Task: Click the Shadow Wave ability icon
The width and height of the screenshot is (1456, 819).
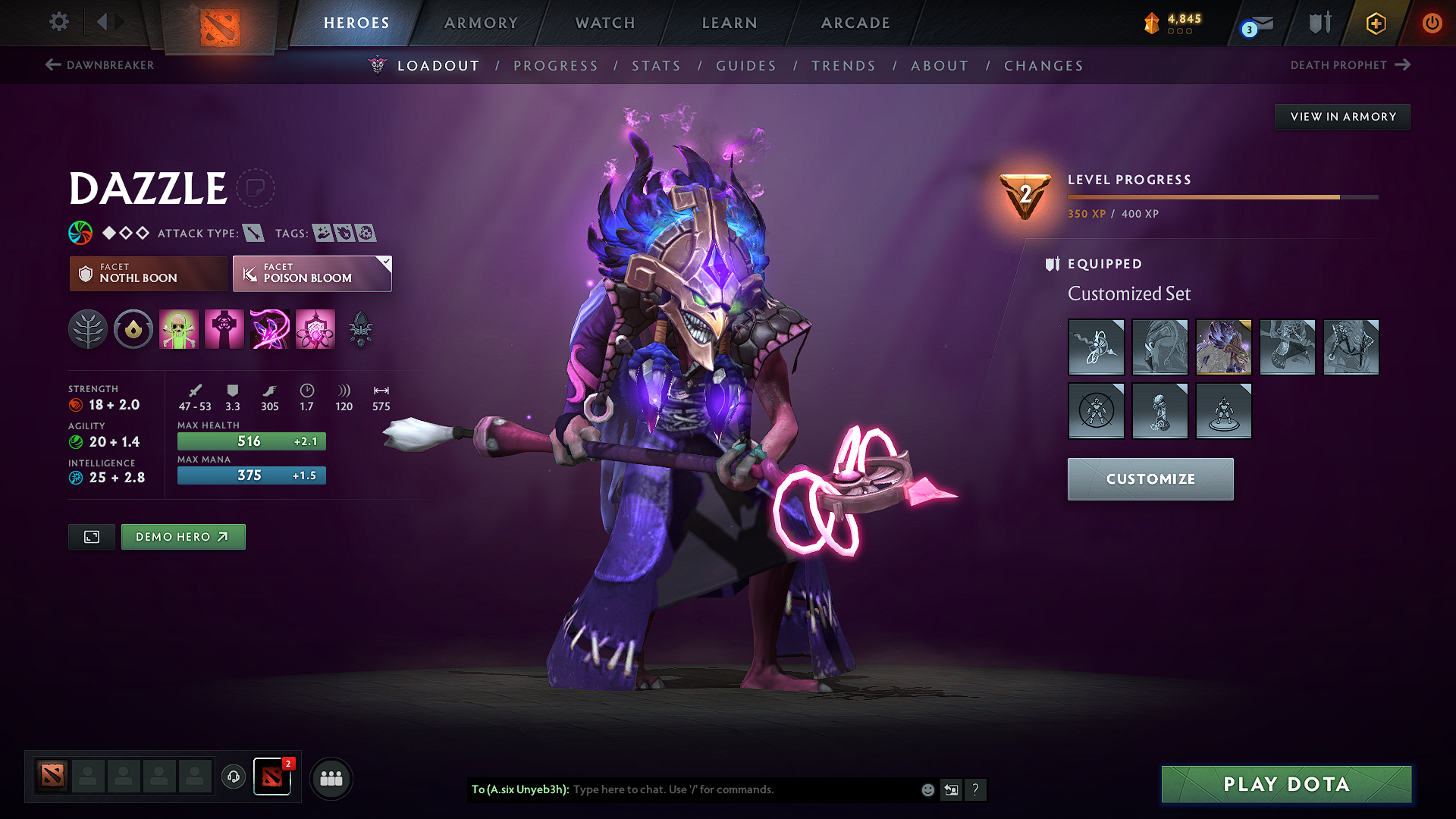Action: (270, 328)
